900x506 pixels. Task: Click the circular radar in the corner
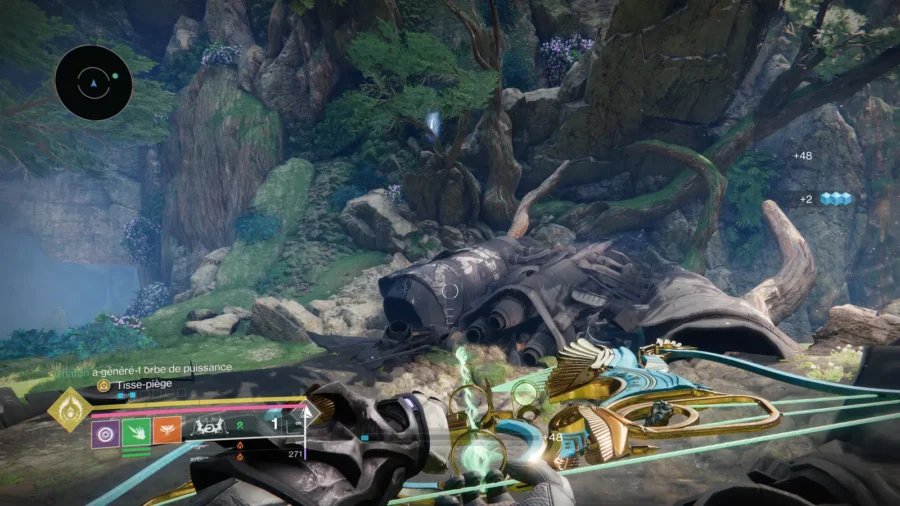click(93, 82)
